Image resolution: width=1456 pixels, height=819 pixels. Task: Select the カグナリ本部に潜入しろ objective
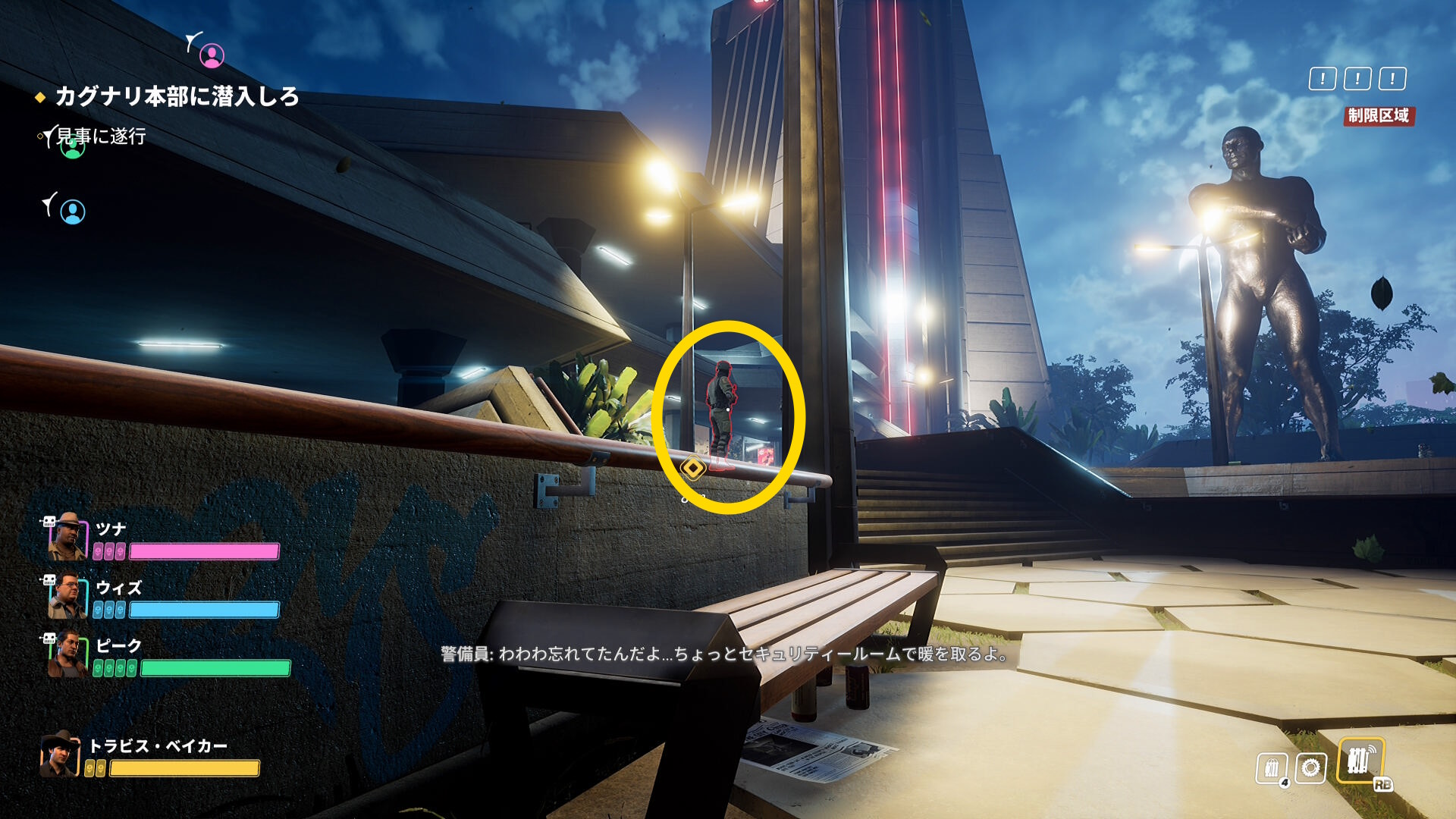click(x=177, y=96)
